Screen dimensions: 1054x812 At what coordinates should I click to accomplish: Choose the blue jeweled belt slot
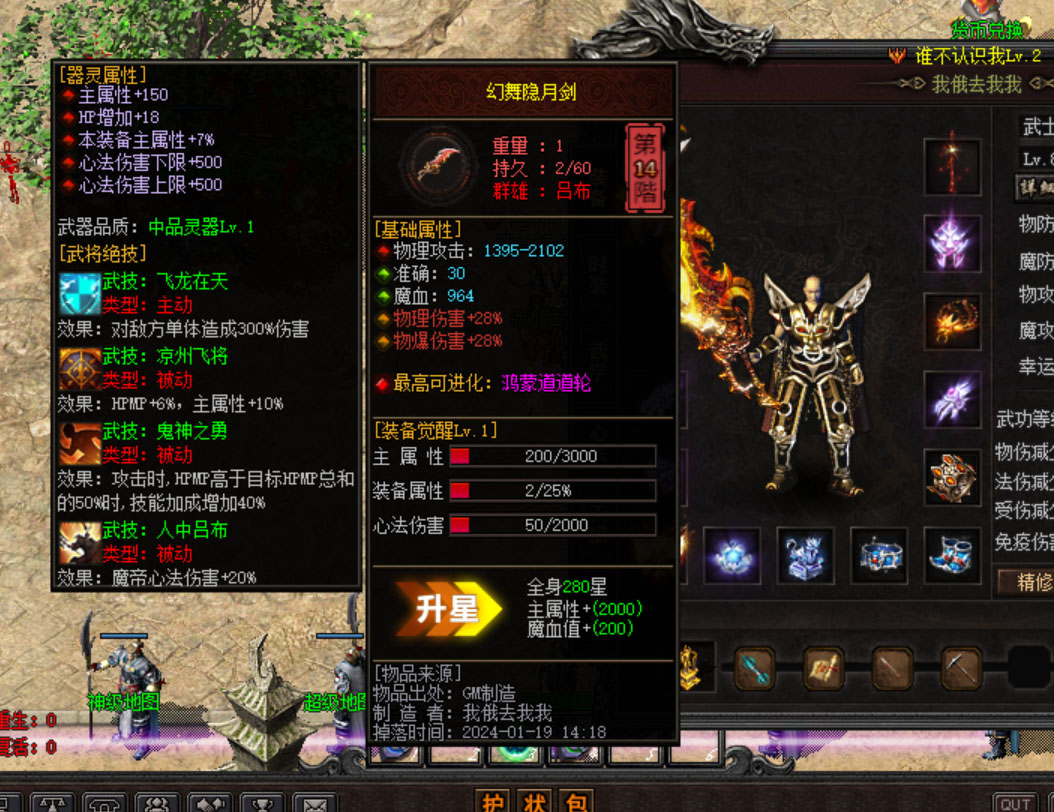pyautogui.click(x=879, y=555)
